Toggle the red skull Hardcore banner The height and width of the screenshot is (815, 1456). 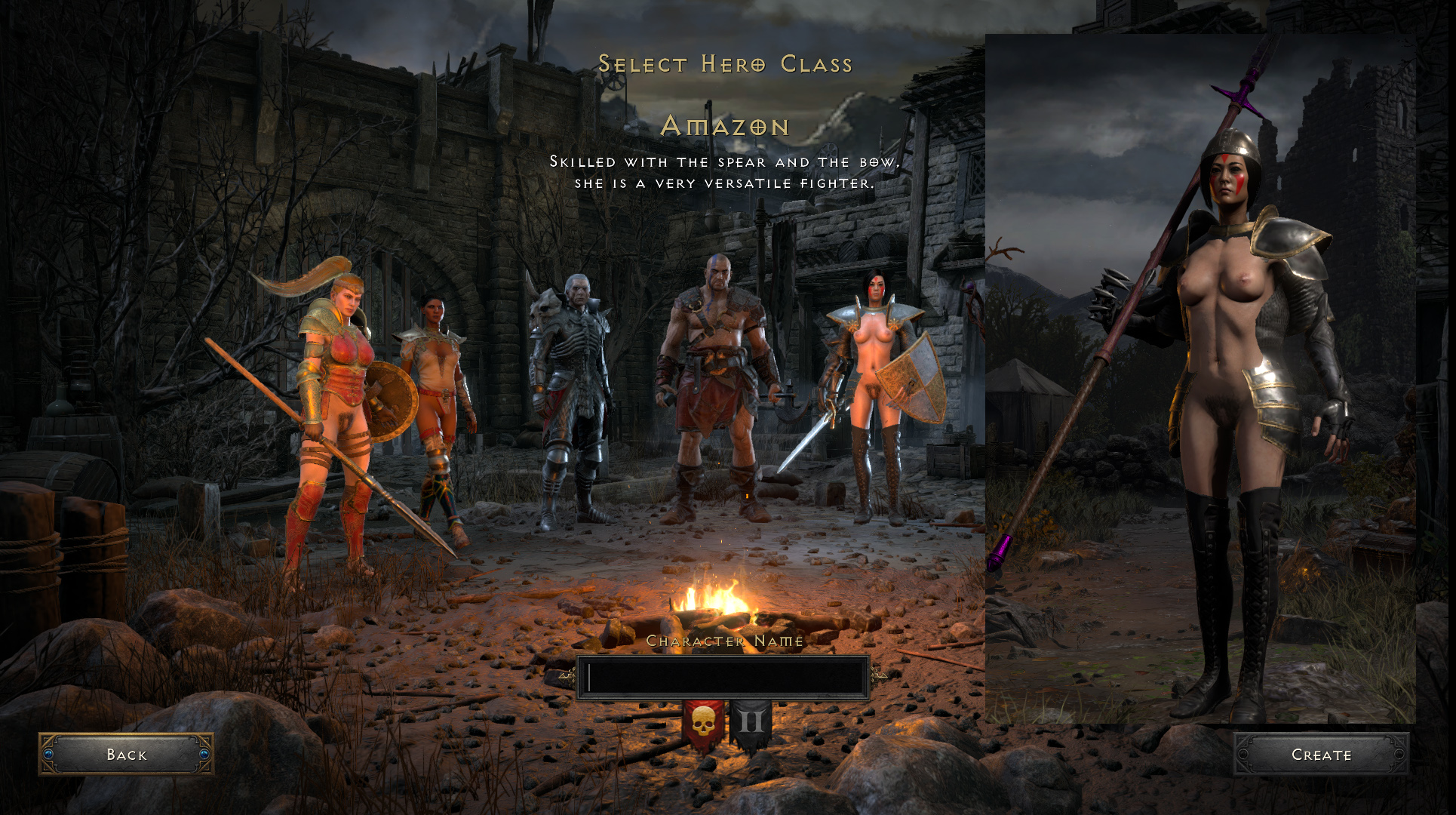click(x=703, y=724)
